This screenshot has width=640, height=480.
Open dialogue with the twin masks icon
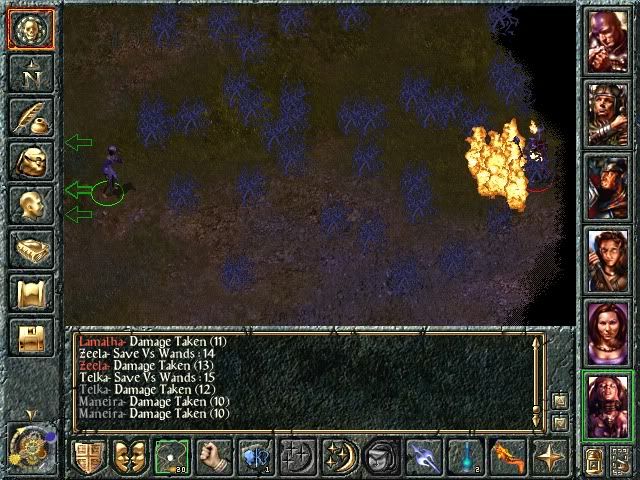[128, 458]
